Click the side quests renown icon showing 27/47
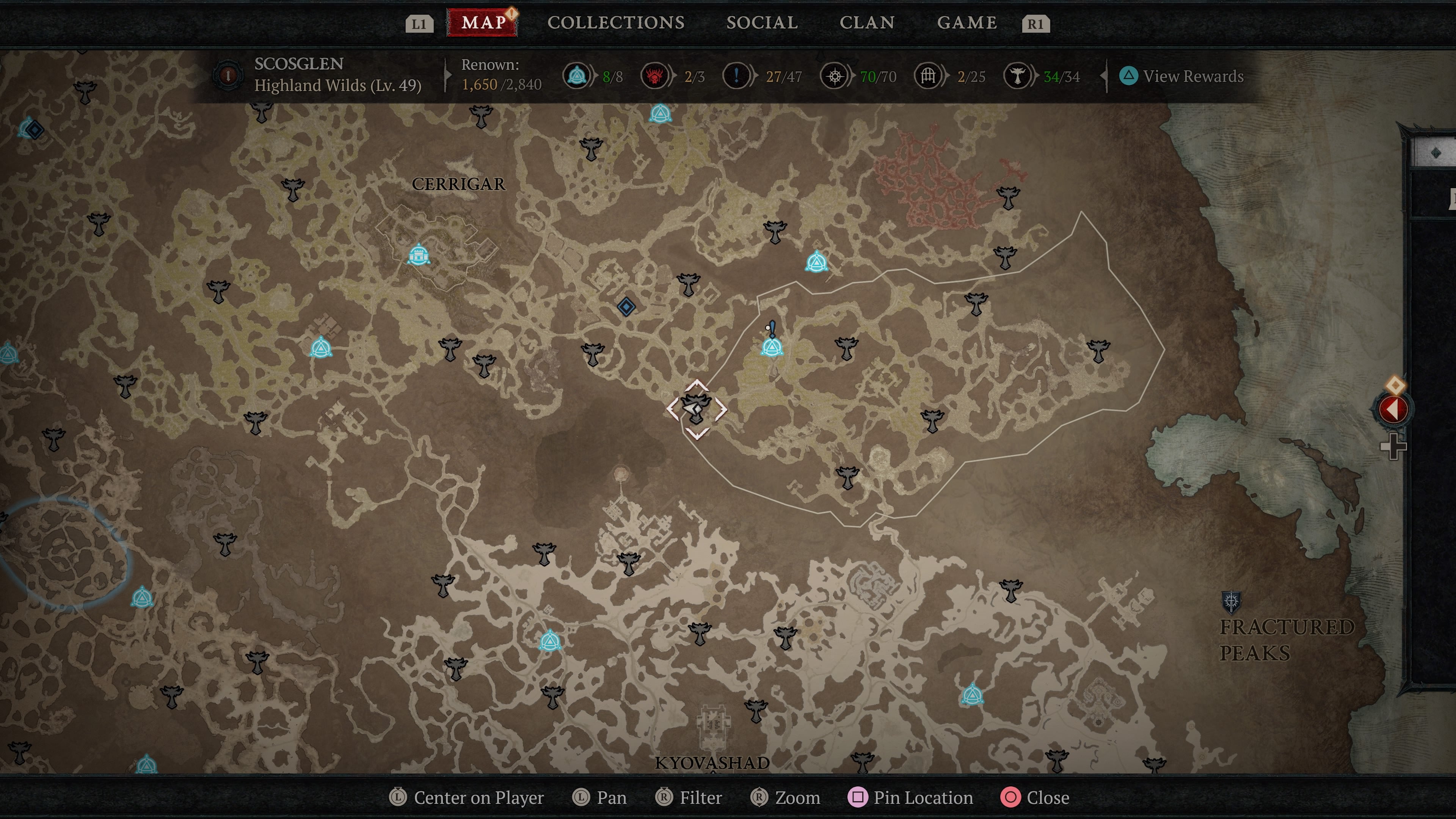Image resolution: width=1456 pixels, height=819 pixels. pos(736,76)
